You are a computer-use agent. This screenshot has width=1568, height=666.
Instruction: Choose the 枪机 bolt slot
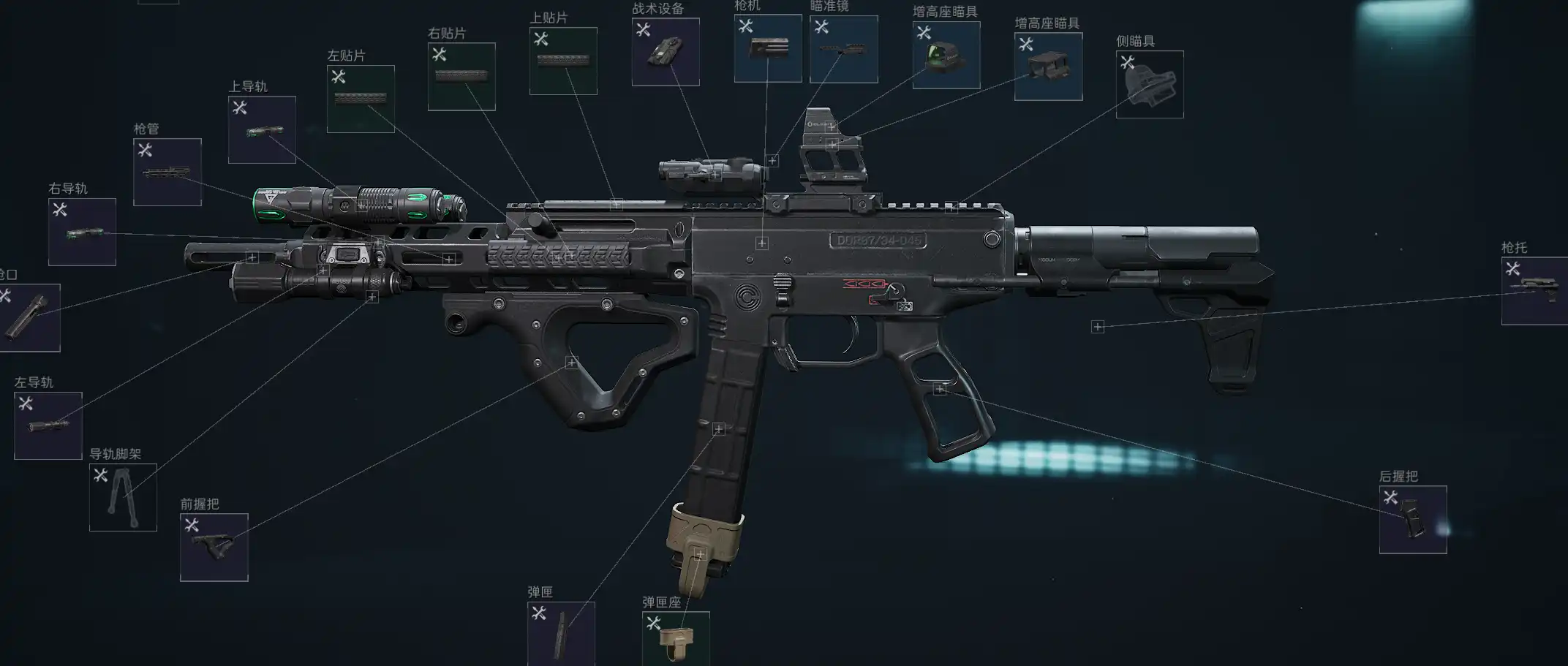(x=768, y=48)
